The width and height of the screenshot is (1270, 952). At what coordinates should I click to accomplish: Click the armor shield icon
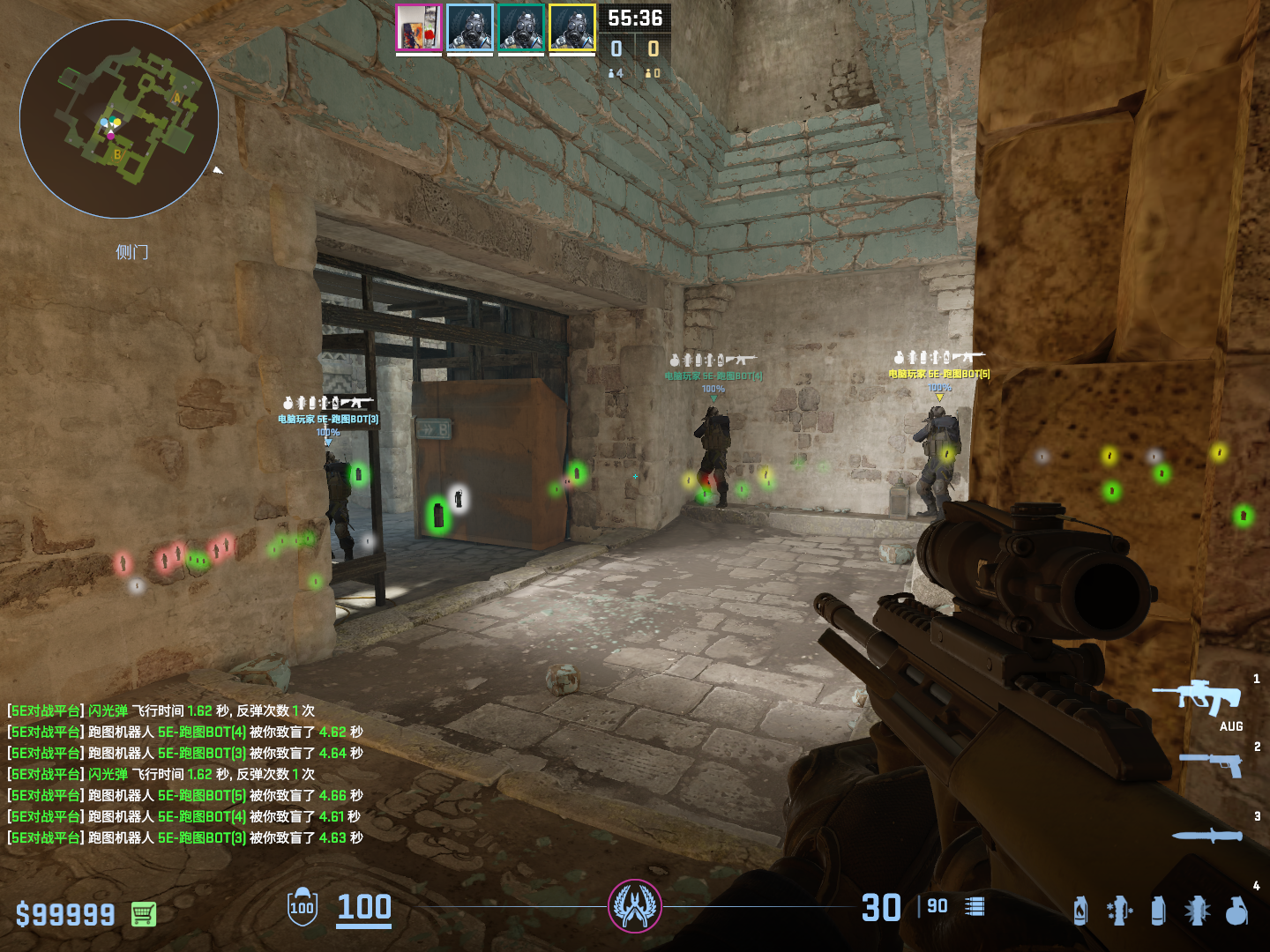click(303, 907)
